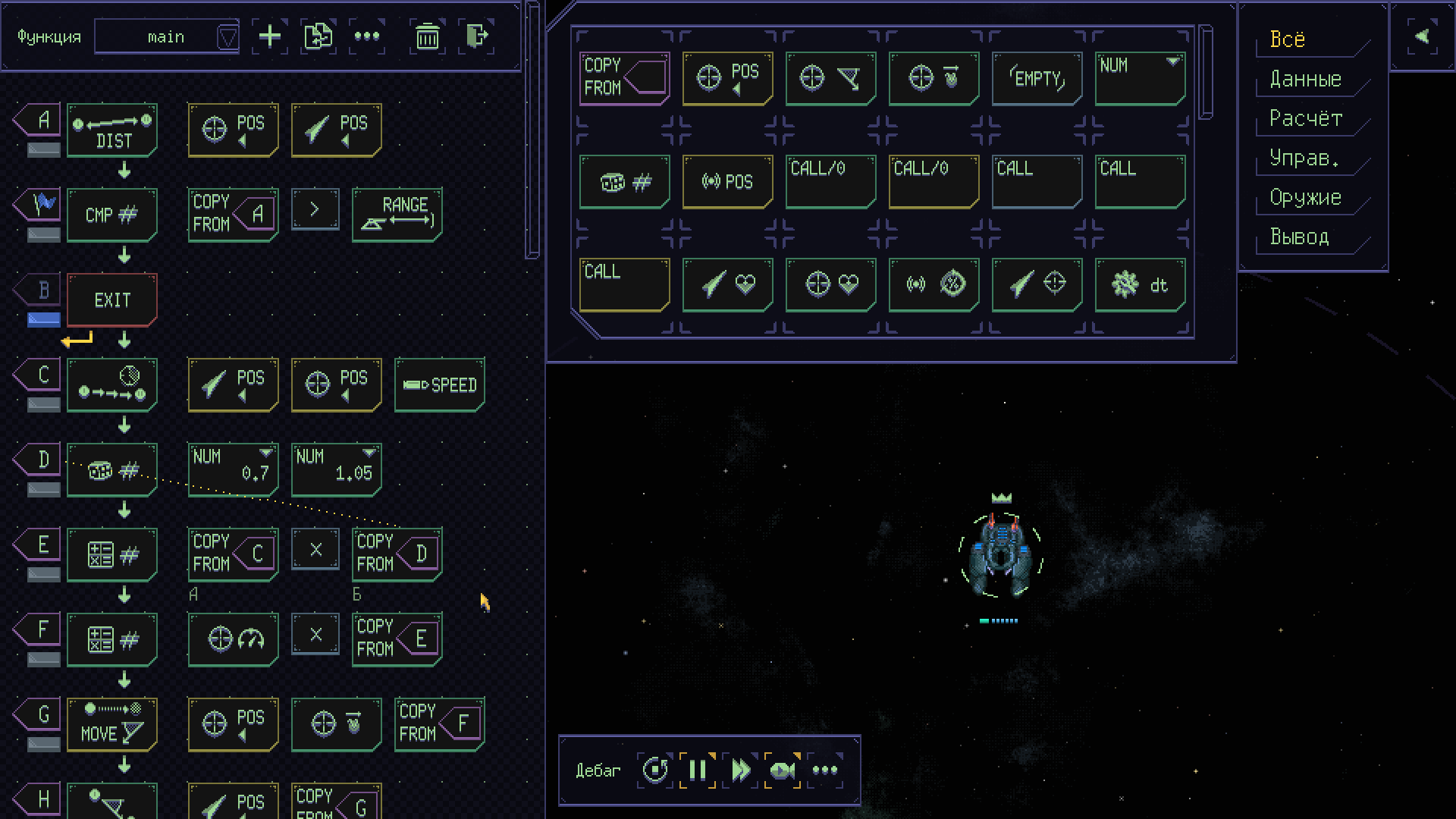Select the Всё category tab
This screenshot has width=1456, height=819.
1288,39
